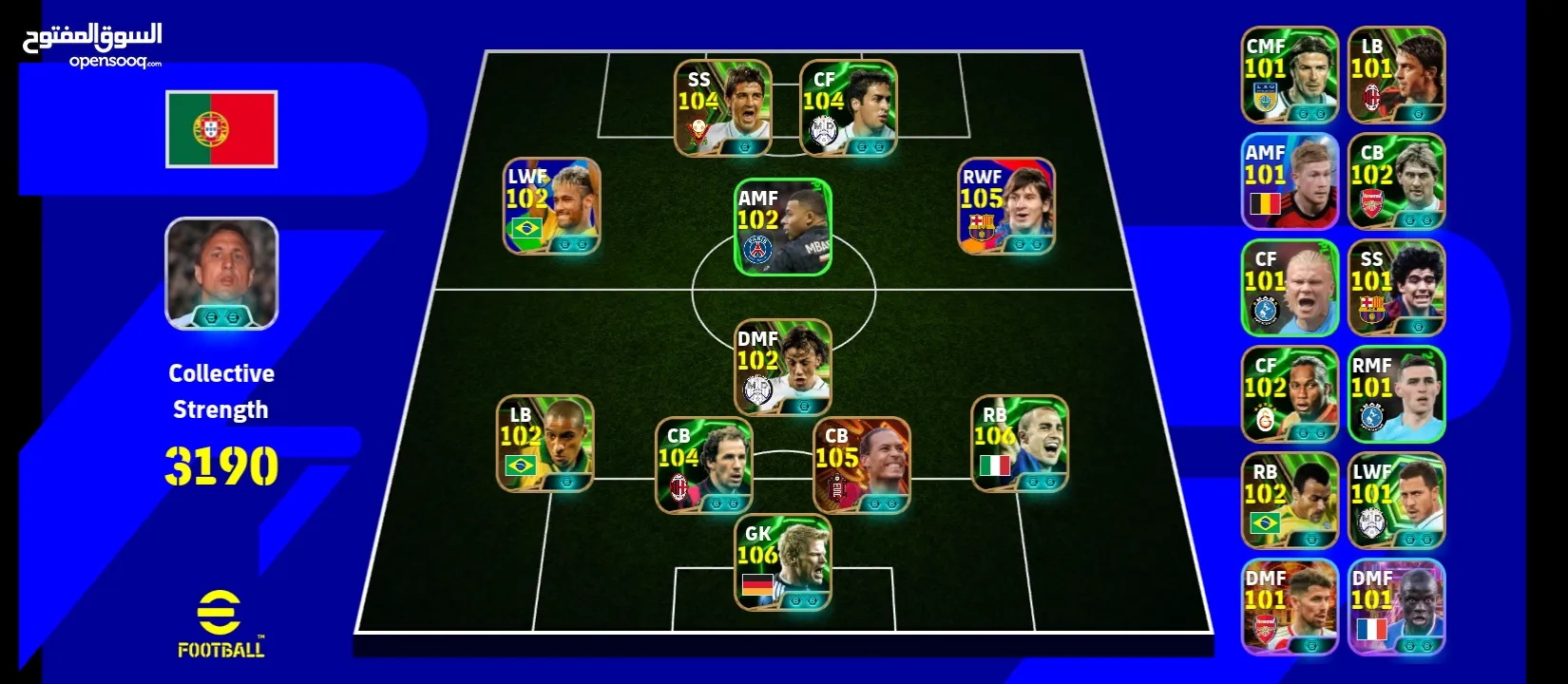Click the substitute CF 102 Galatasaray card
This screenshot has height=684, width=1568.
click(x=1290, y=394)
